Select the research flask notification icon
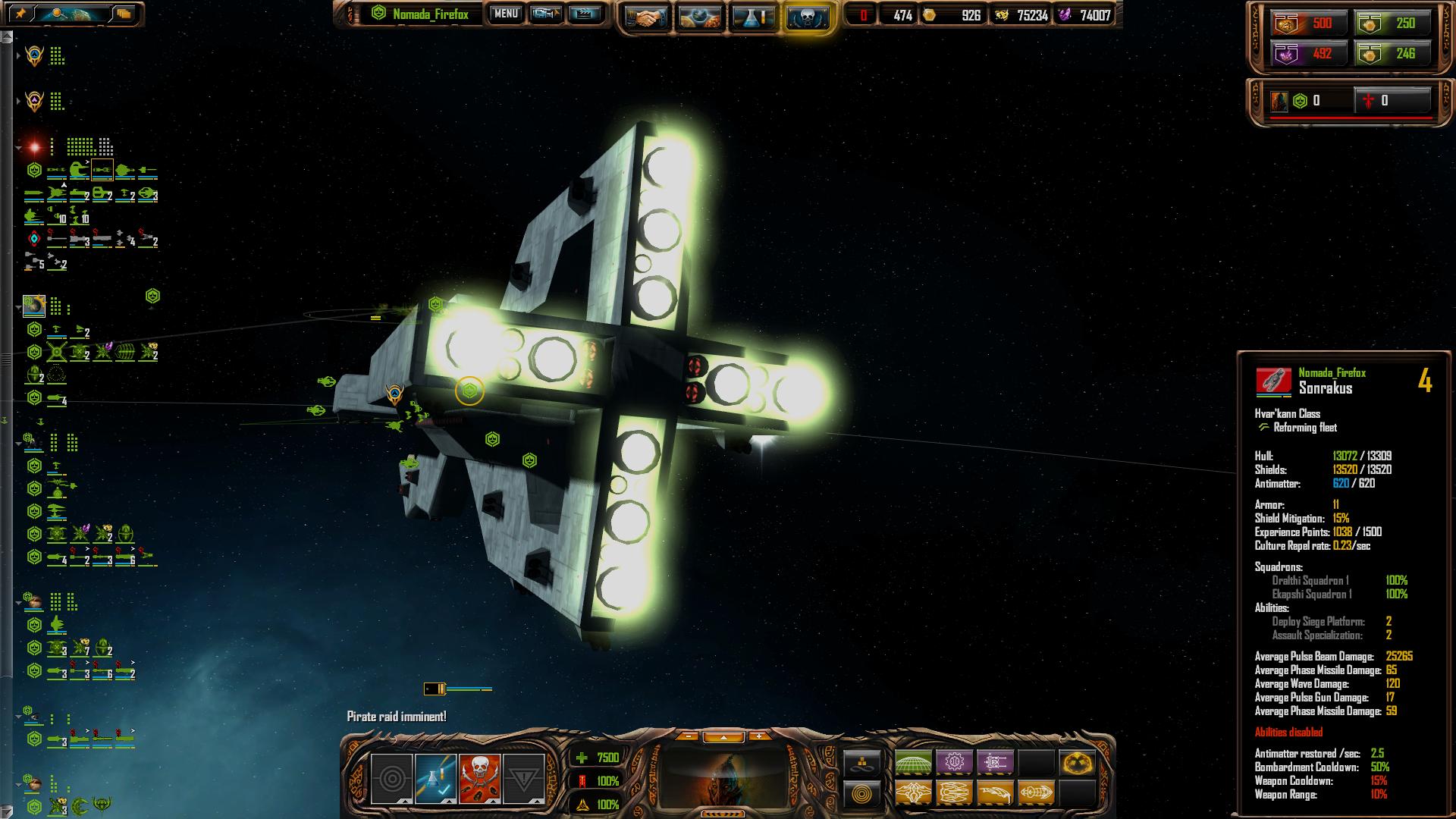 435,779
